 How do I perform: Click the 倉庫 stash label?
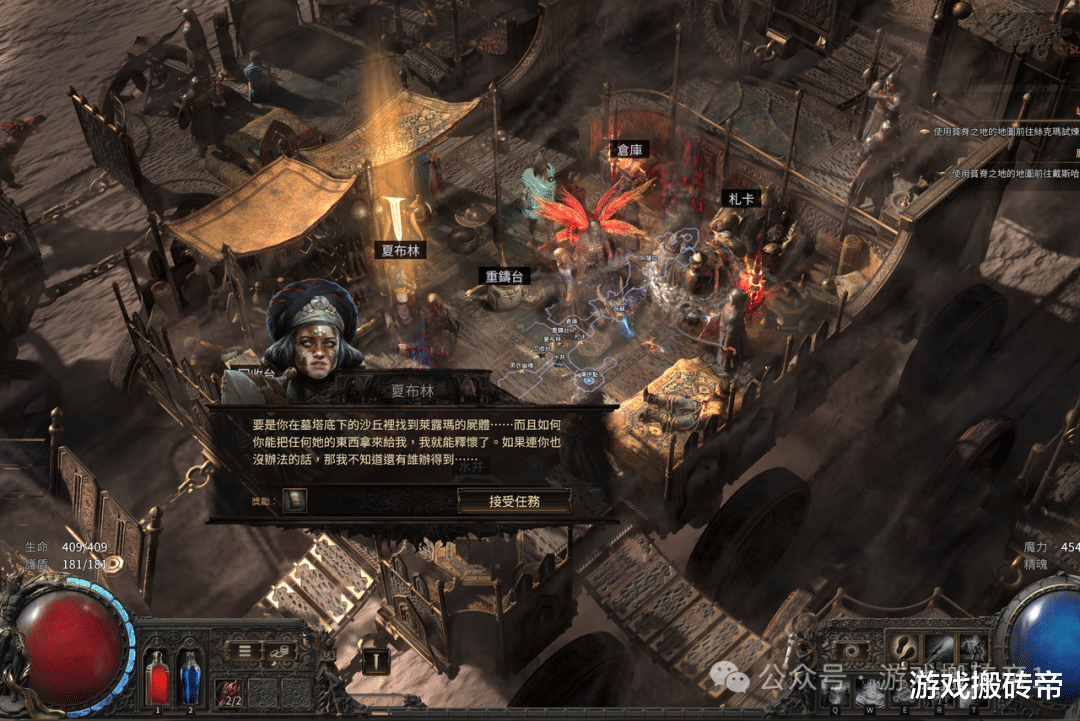[x=630, y=150]
